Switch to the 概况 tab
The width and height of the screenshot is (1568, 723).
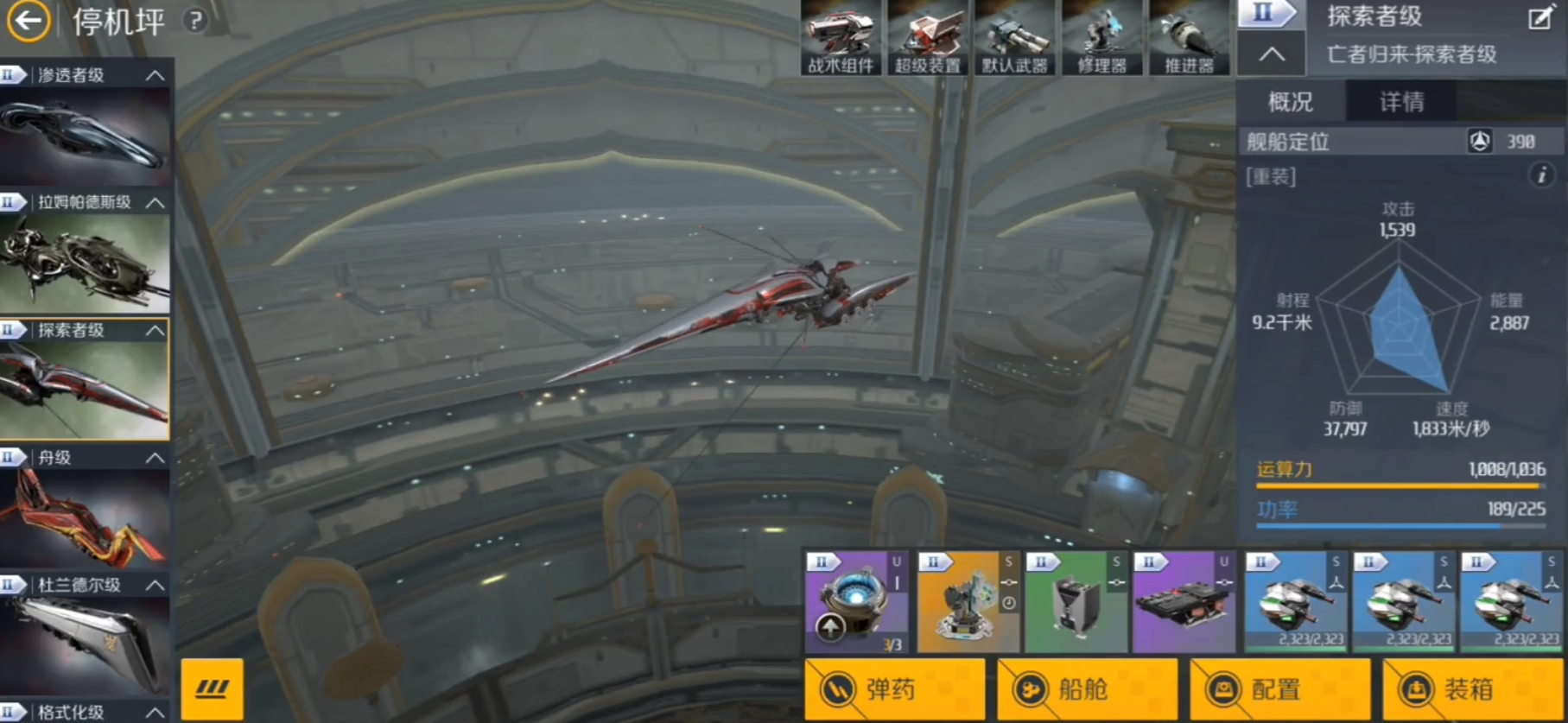point(1291,102)
